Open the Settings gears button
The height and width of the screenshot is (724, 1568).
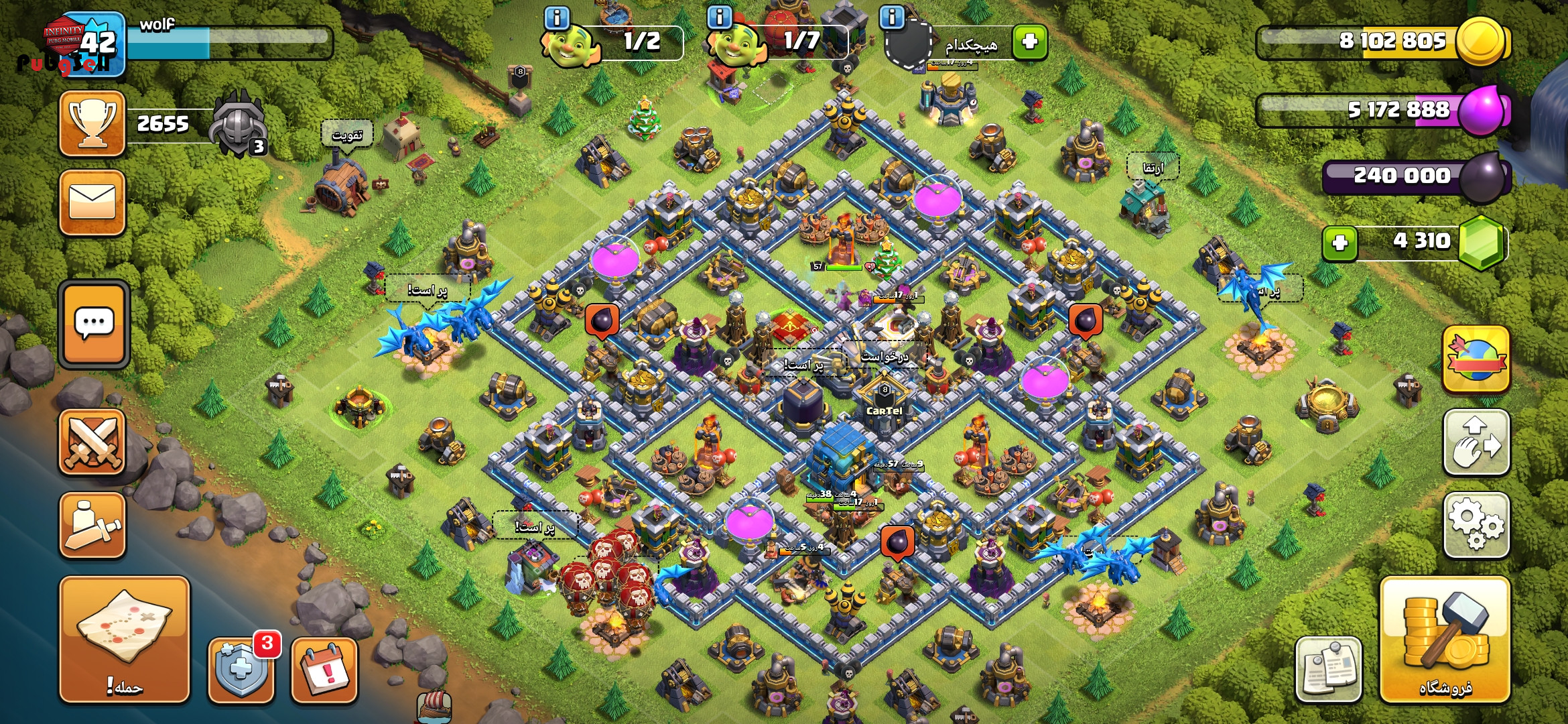pos(1476,526)
